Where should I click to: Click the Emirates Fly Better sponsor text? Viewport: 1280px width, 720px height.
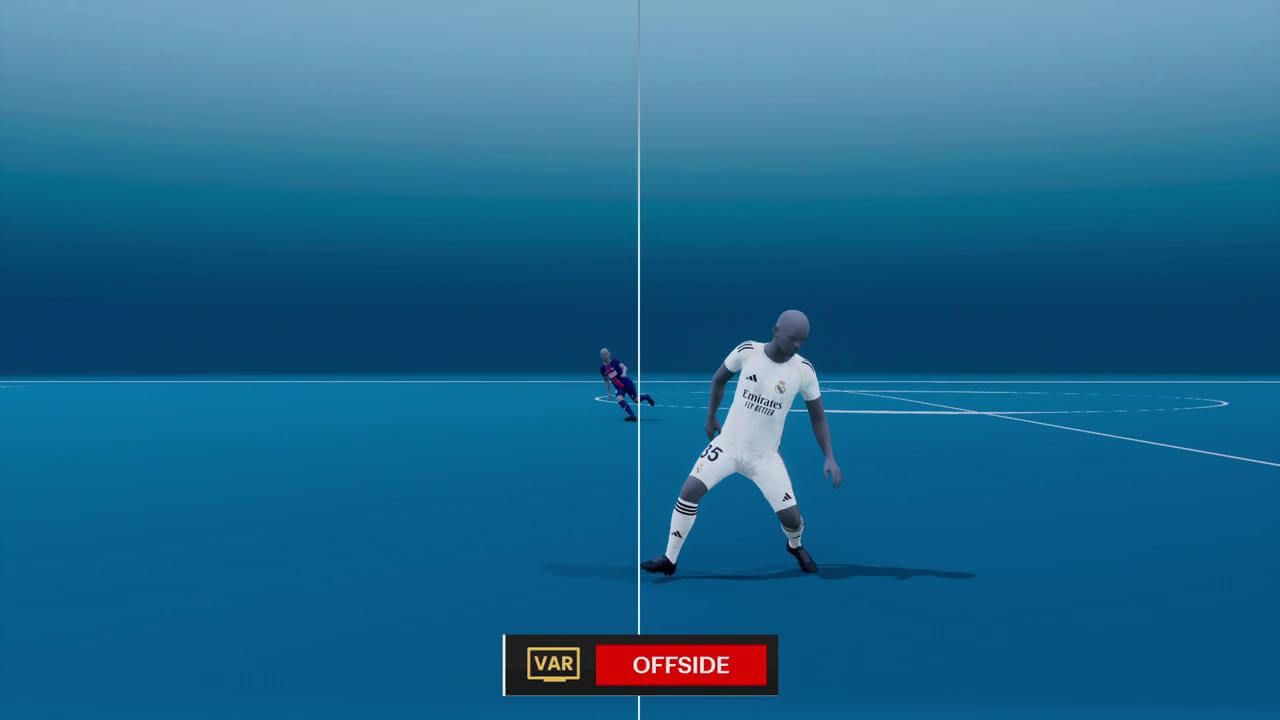tap(762, 401)
